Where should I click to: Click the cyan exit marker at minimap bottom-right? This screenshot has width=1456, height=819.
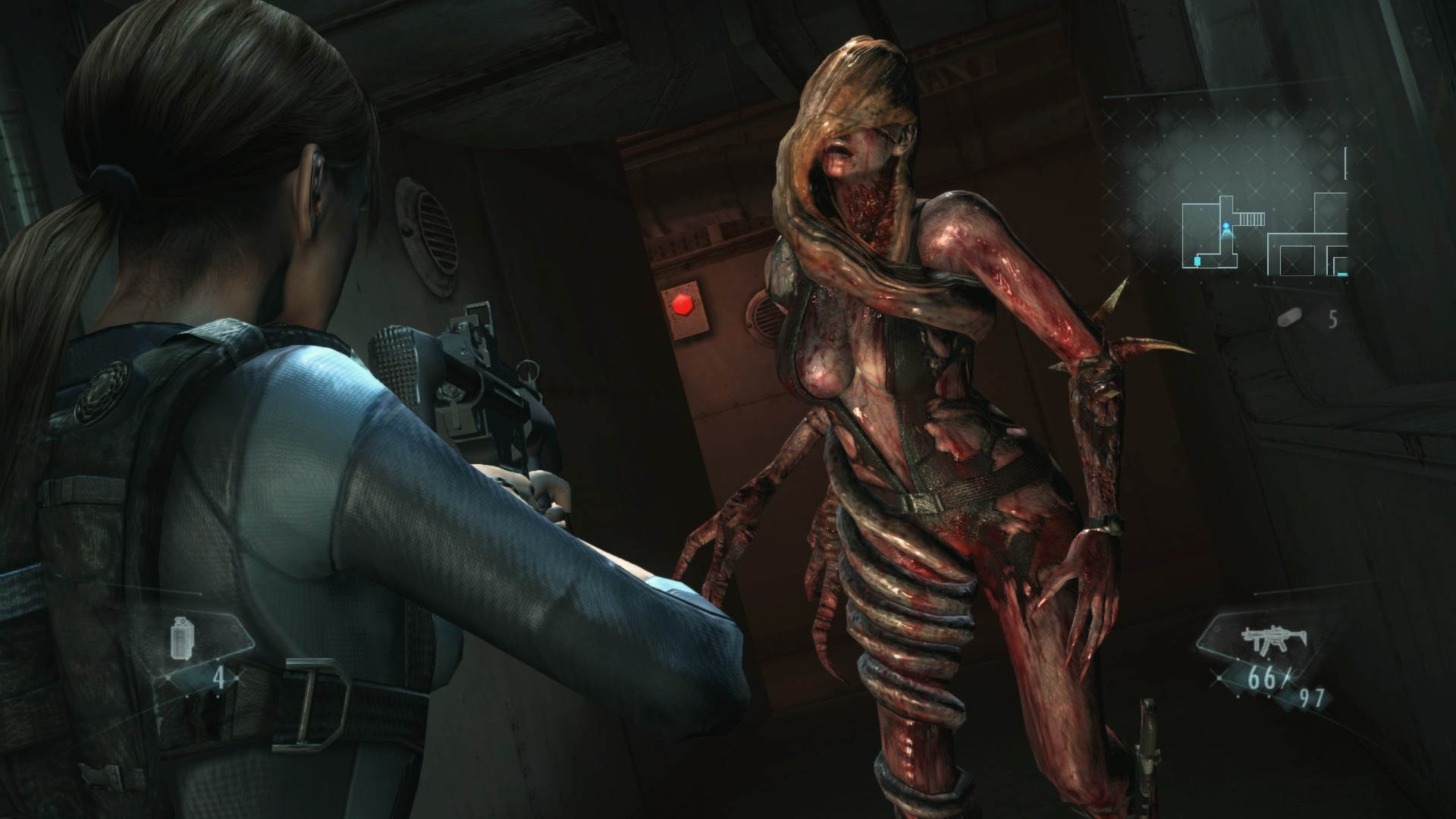[1341, 275]
